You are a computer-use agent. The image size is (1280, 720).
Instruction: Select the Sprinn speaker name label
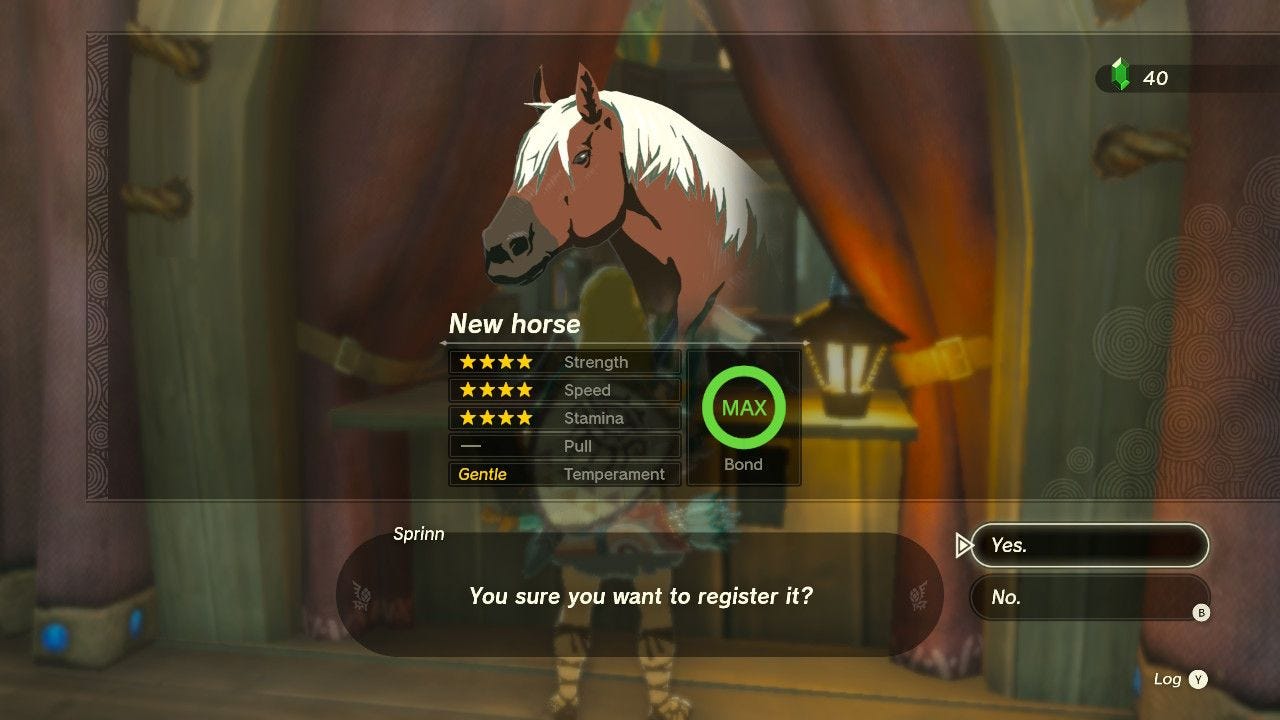419,534
